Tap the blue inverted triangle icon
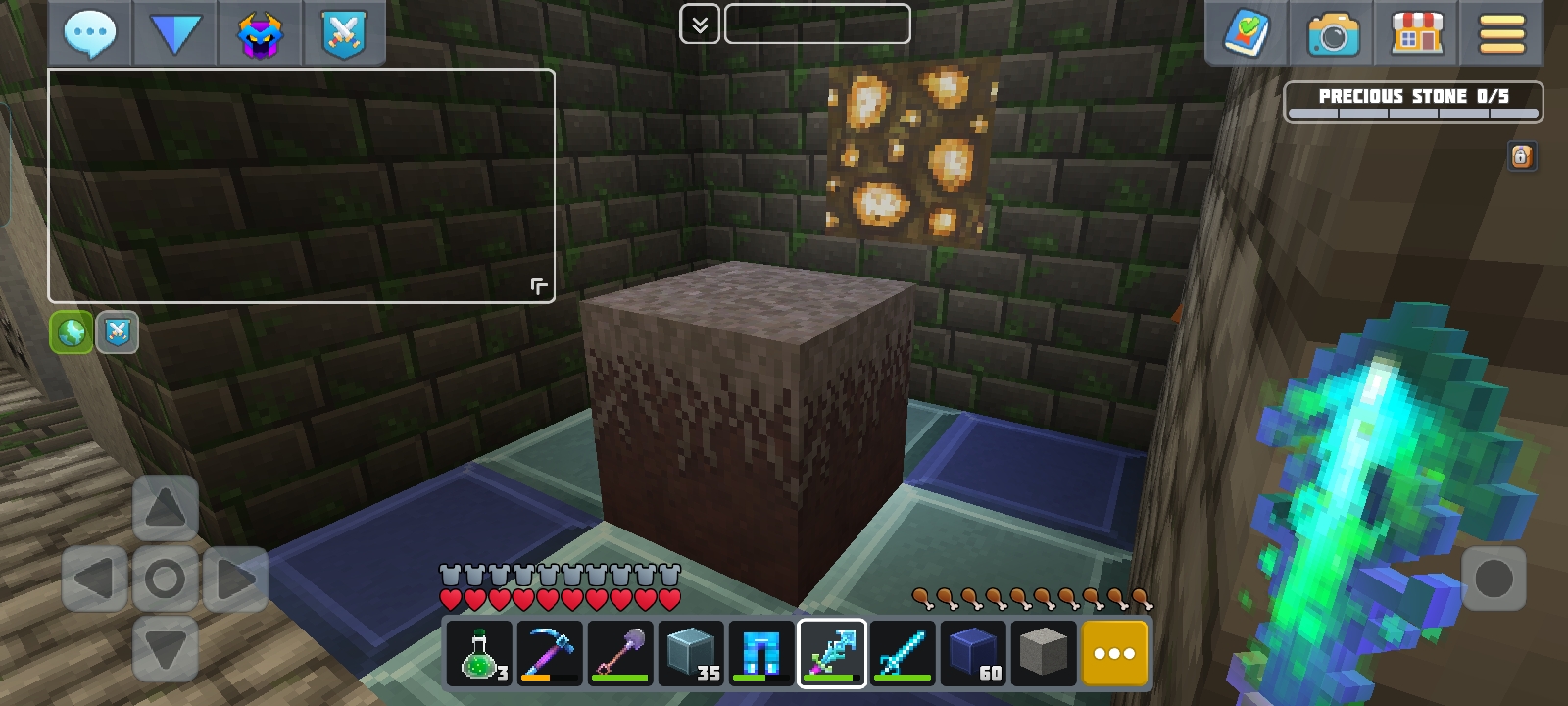The image size is (1568, 706). [174, 34]
